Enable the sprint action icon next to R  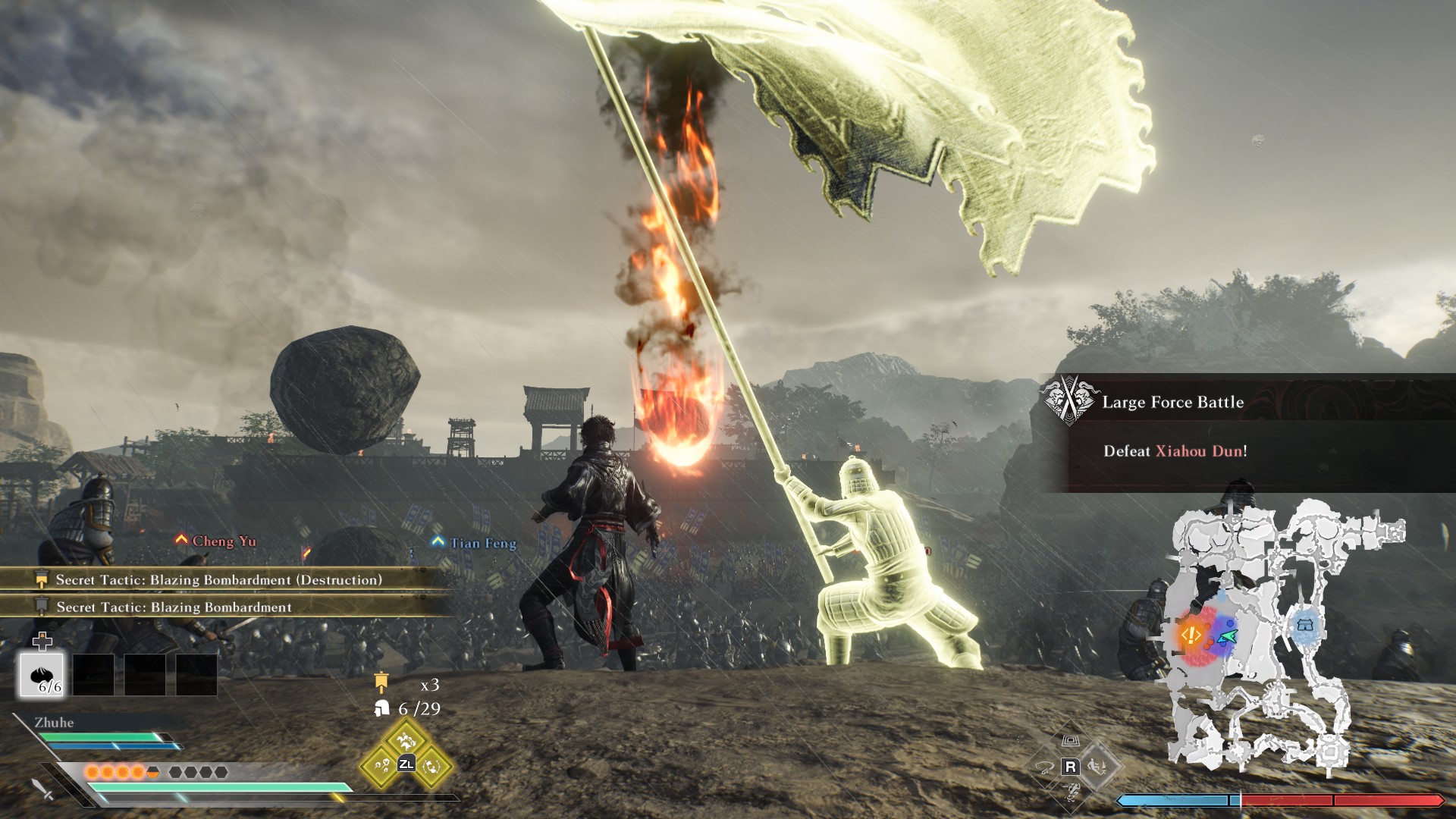click(1098, 767)
